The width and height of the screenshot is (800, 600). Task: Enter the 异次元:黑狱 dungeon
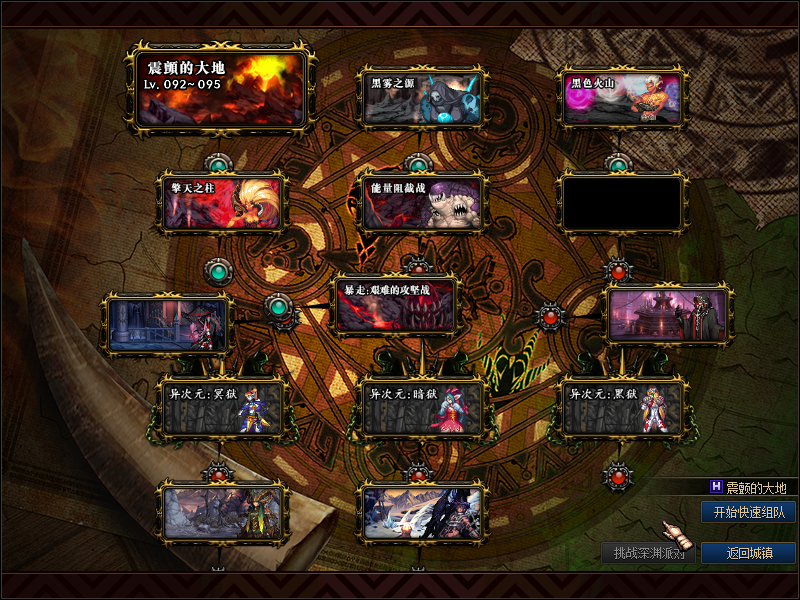(622, 408)
